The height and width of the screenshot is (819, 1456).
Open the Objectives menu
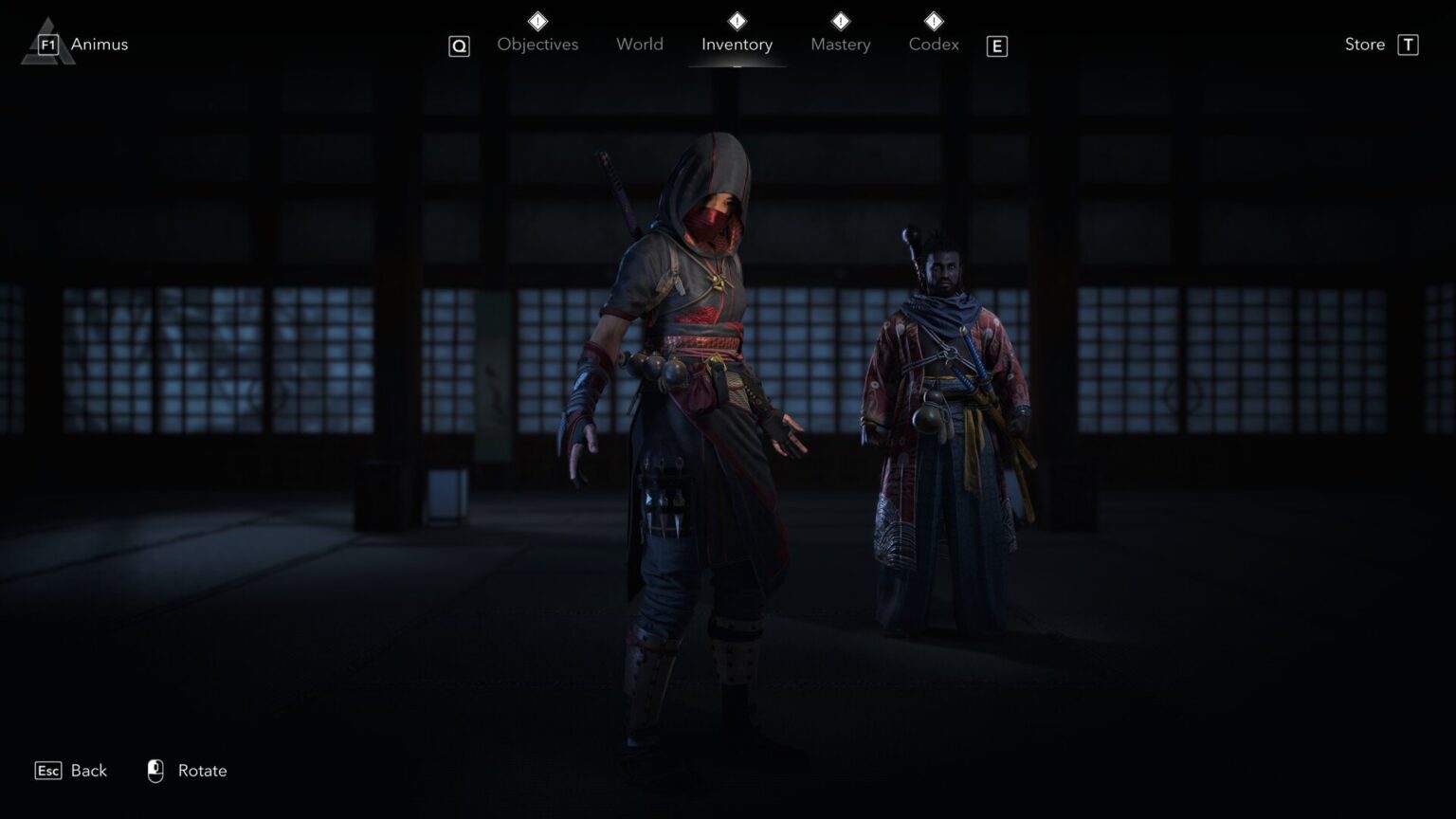537,44
